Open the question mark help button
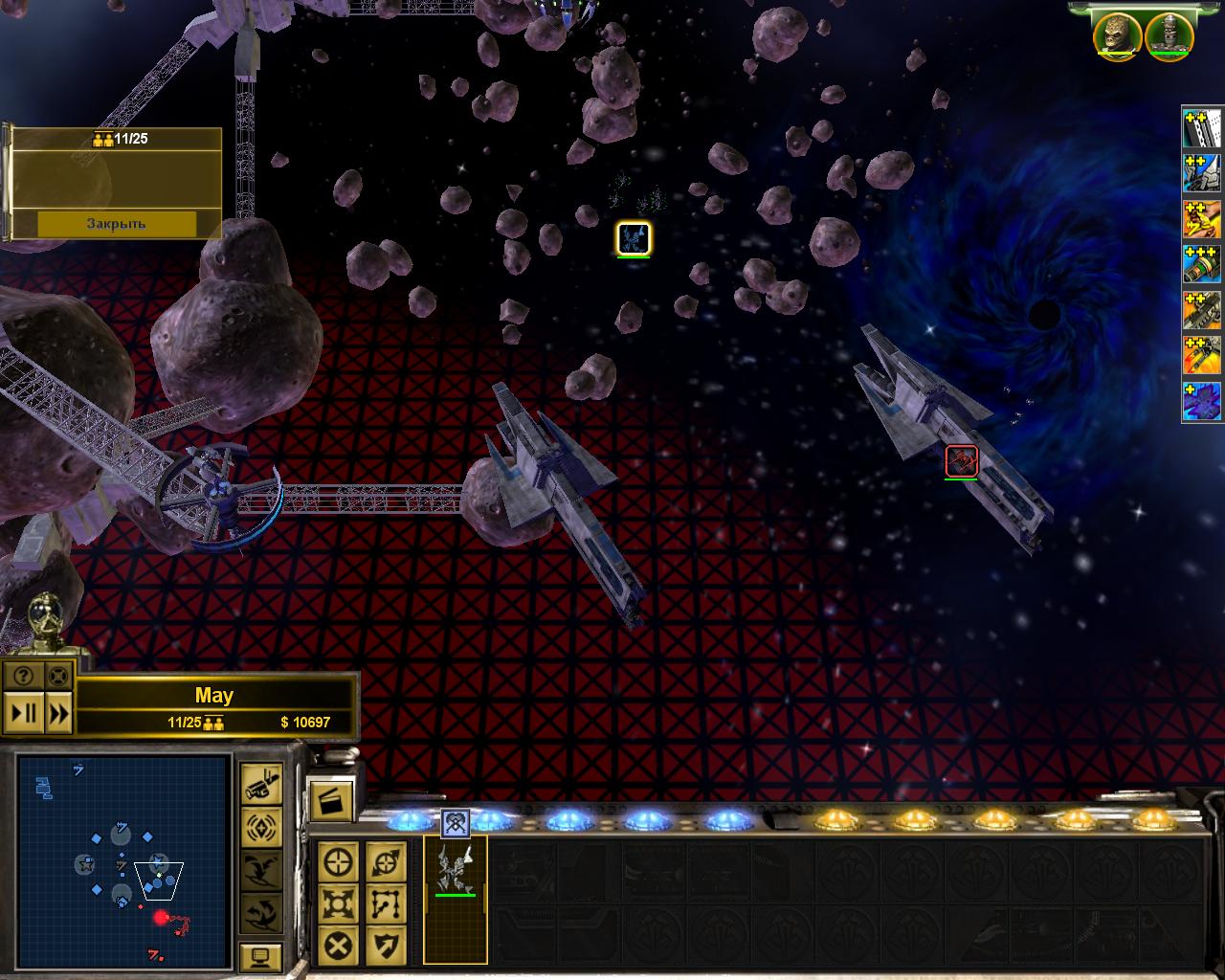 [23, 676]
